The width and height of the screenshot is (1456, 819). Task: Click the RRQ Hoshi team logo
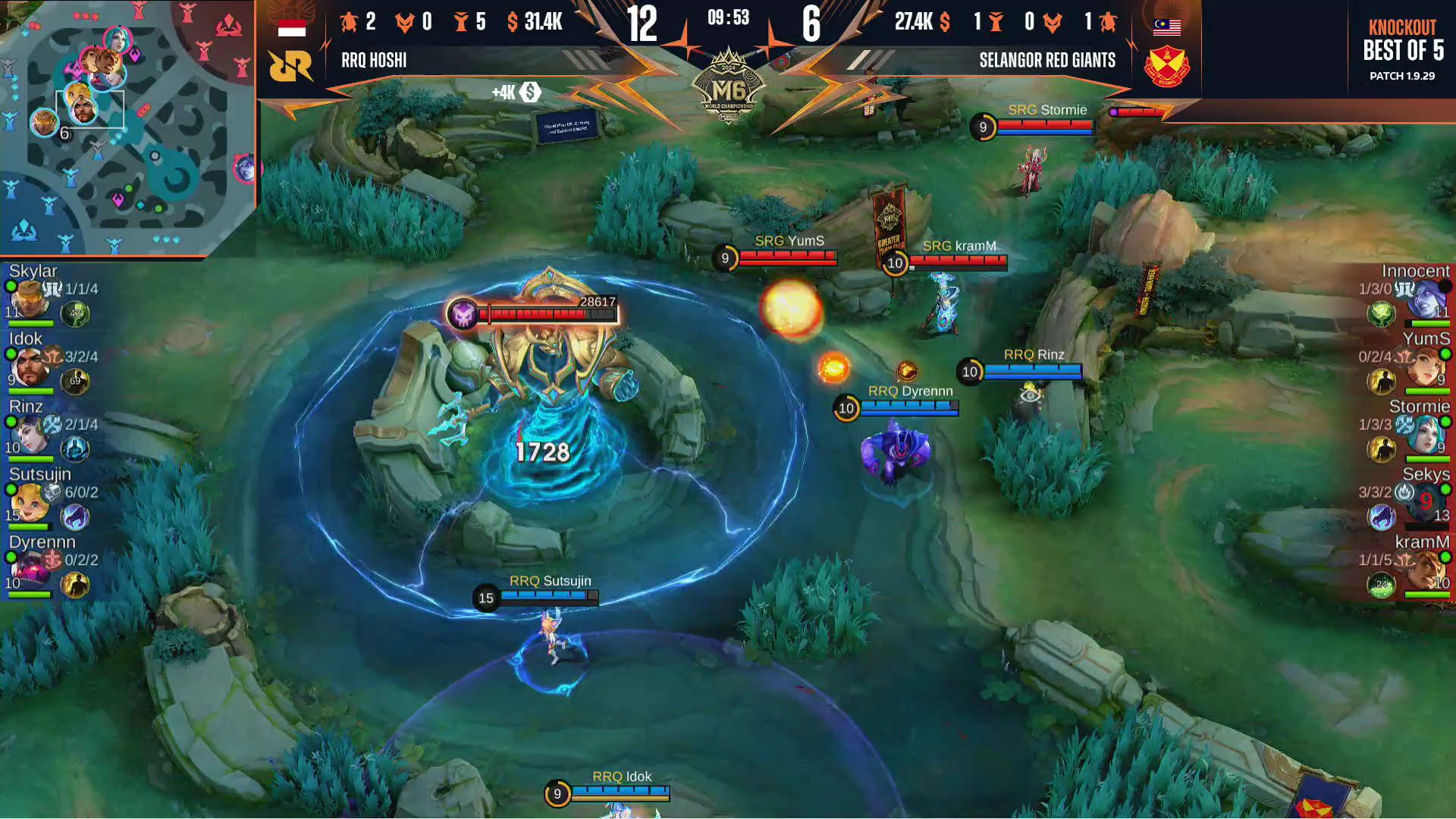tap(290, 66)
